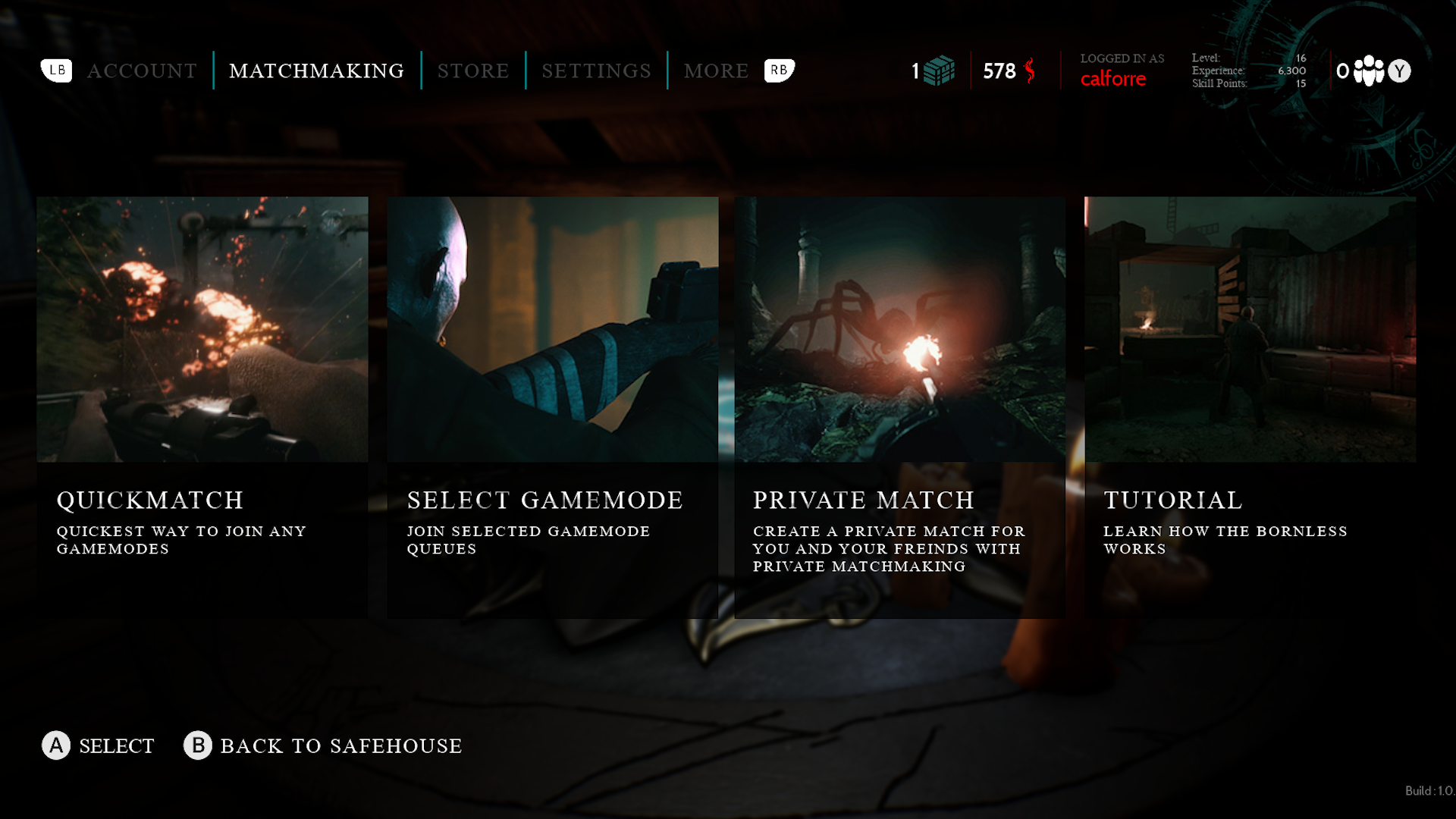Click the RB bumper icon beside More
This screenshot has width=1456, height=819.
pos(778,71)
